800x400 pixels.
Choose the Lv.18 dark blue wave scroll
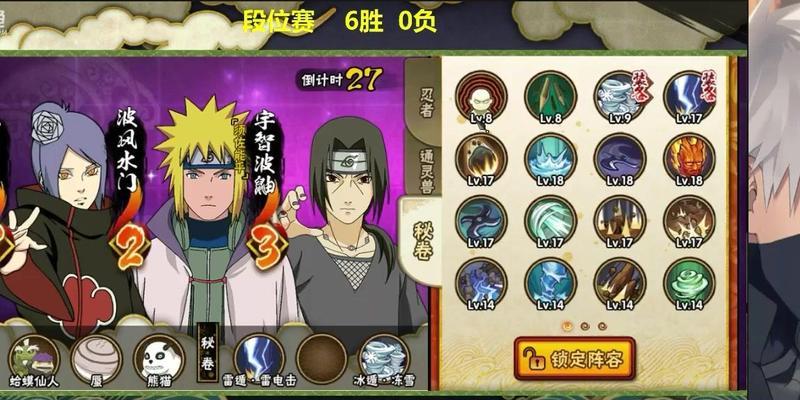coord(620,157)
